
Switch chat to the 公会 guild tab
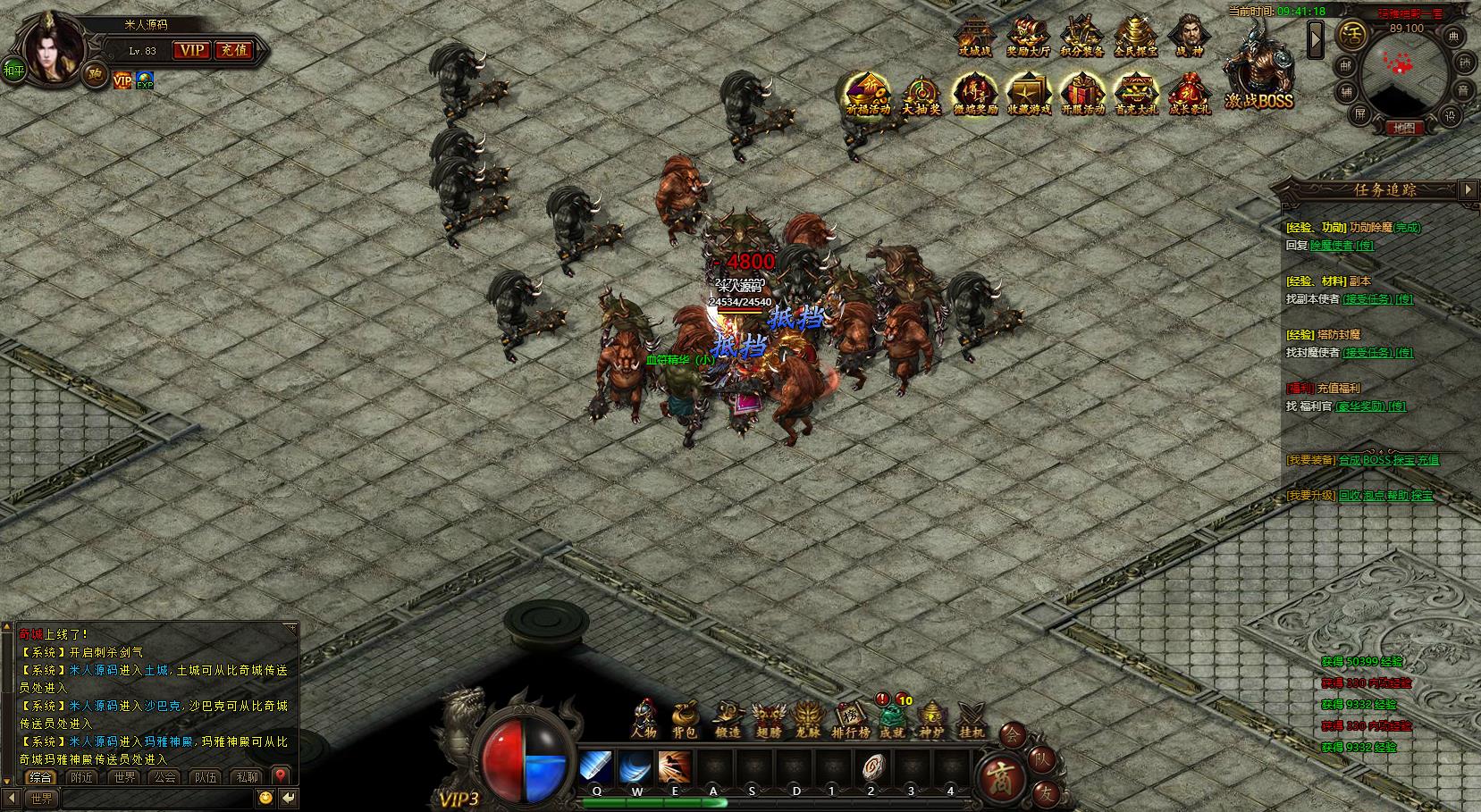pos(165,777)
